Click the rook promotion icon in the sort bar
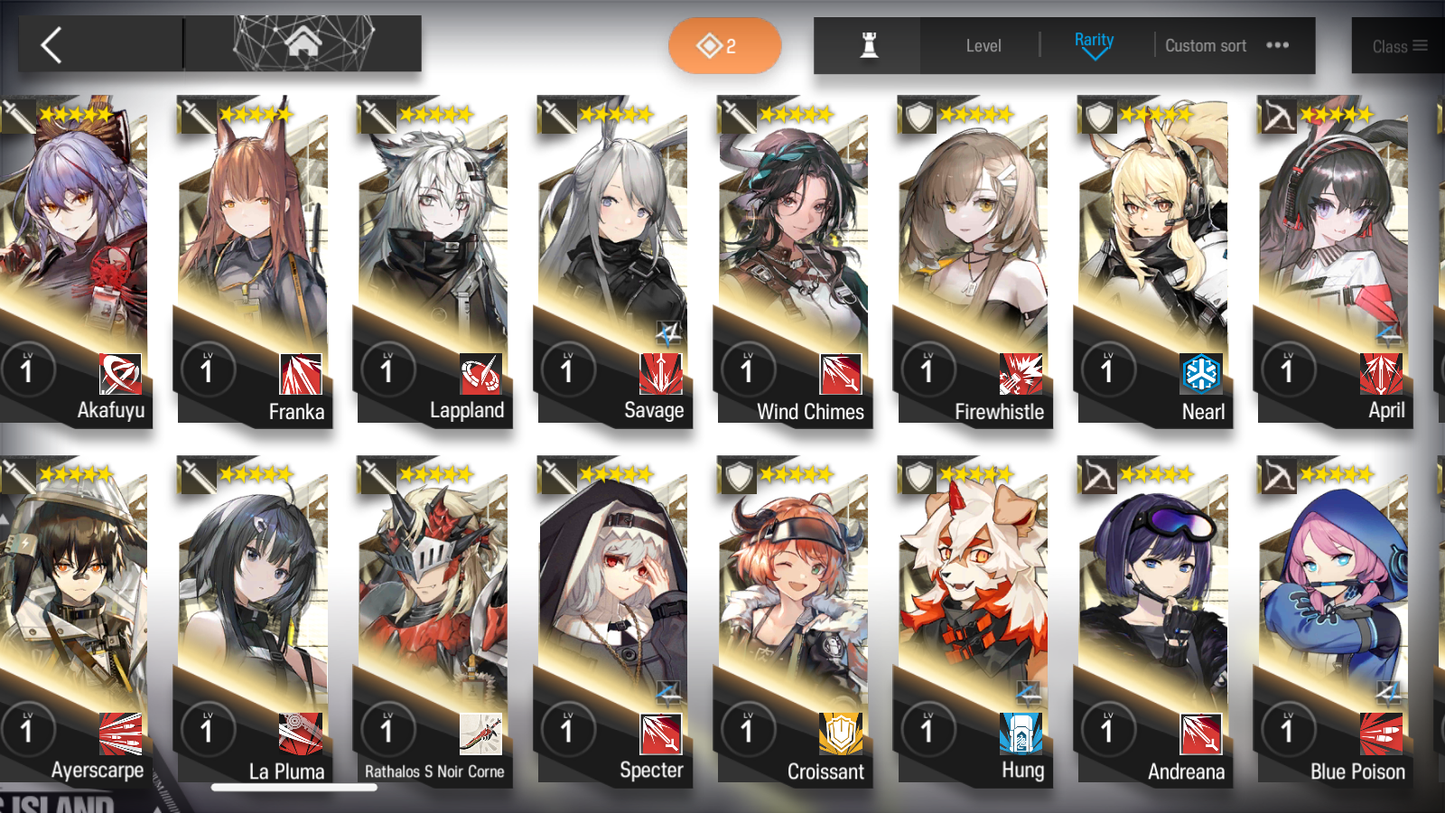The width and height of the screenshot is (1445, 813). coord(867,45)
